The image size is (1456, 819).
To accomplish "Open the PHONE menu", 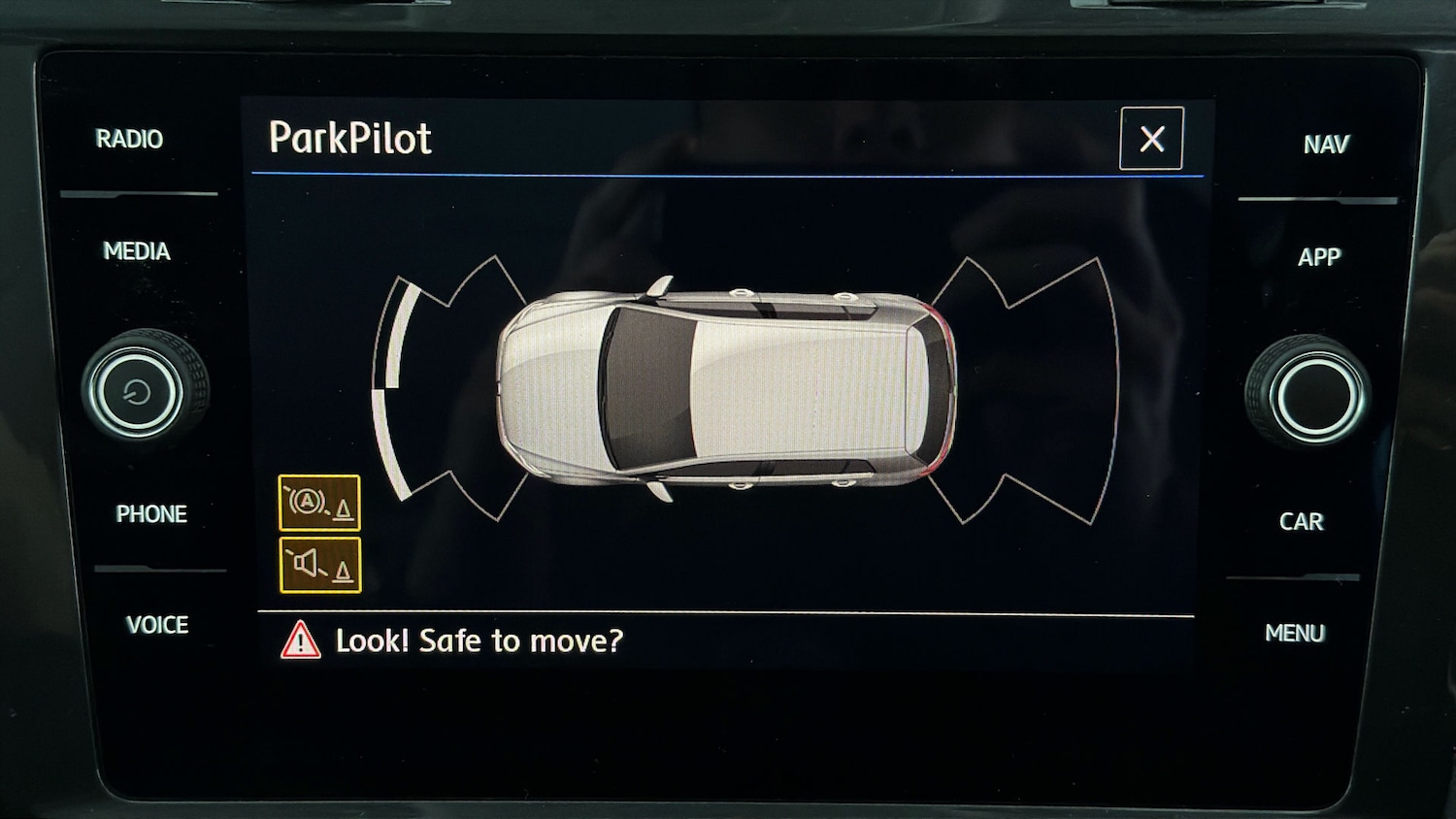I will point(151,514).
